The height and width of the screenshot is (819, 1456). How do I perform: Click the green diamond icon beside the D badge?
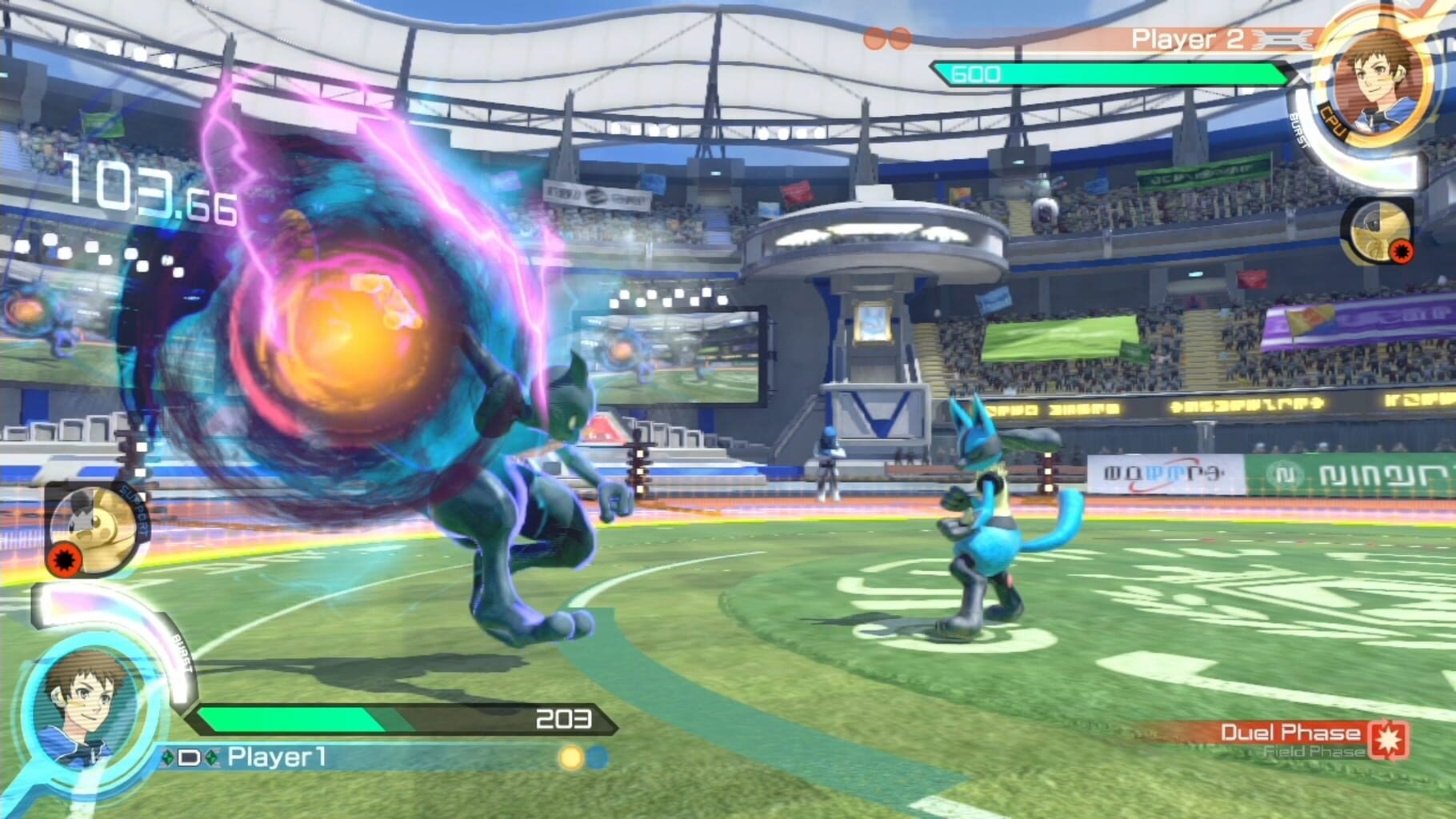168,757
